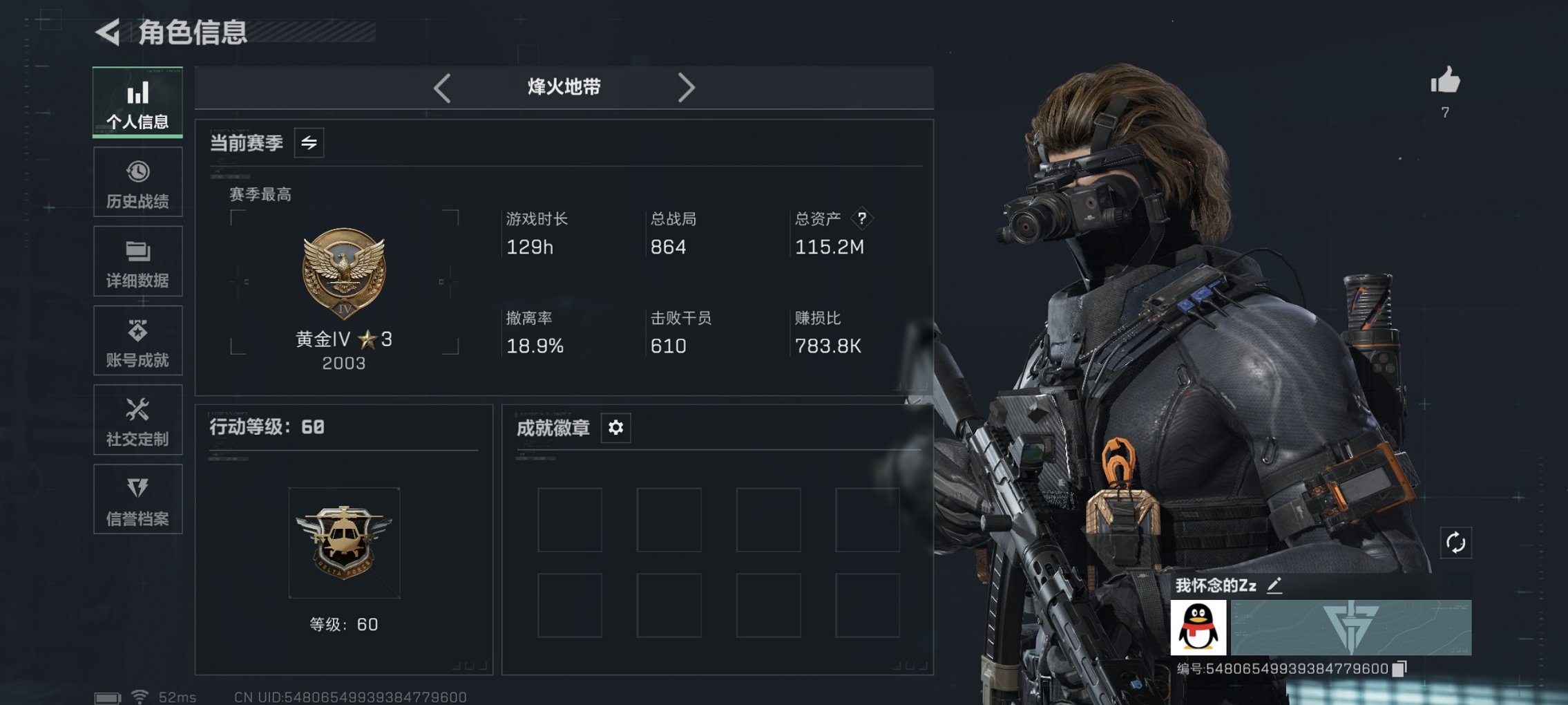Switch to the next game mode arrow
The image size is (1568, 705).
click(x=687, y=87)
